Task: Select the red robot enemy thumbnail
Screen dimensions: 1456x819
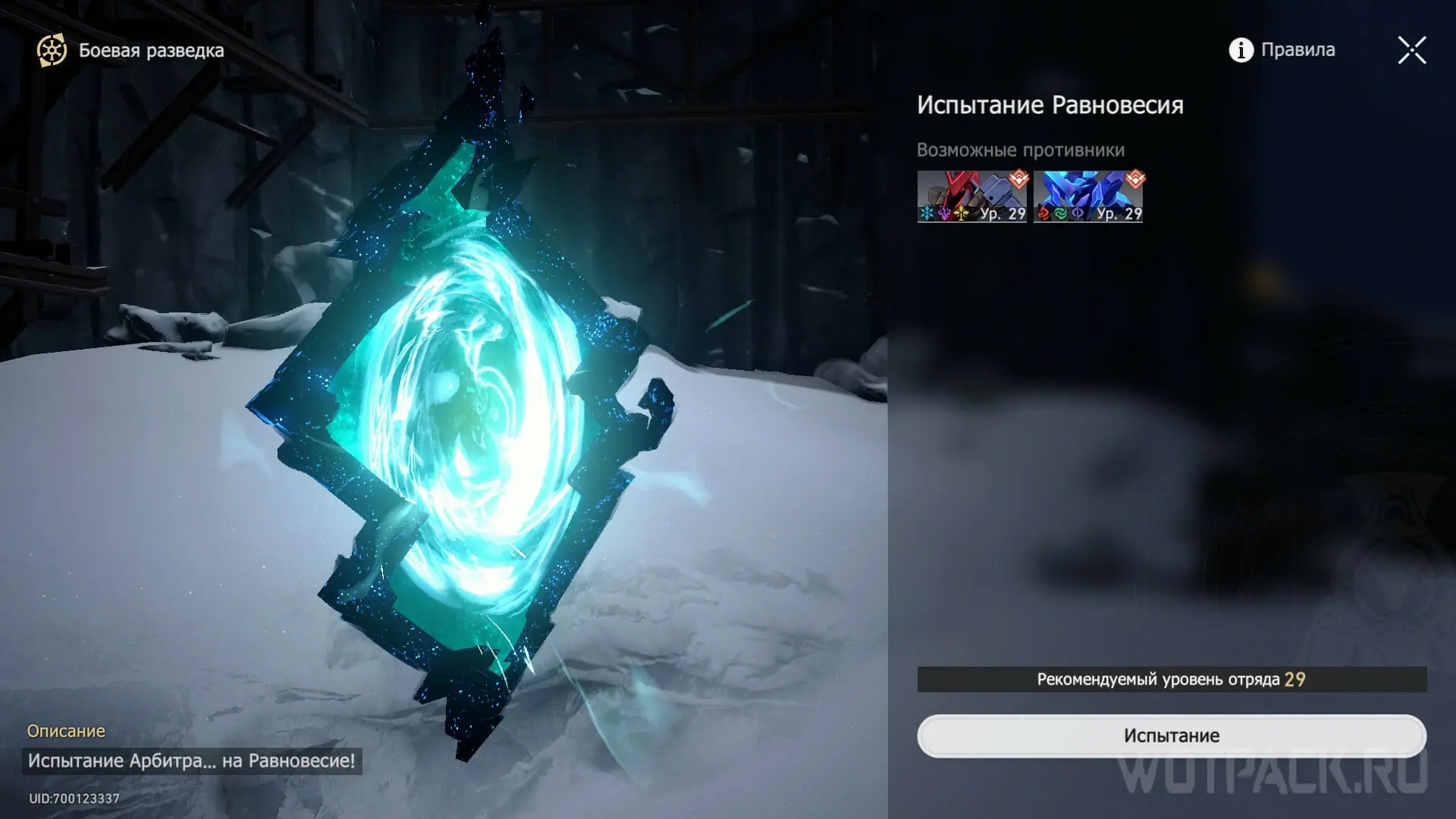Action: [971, 196]
